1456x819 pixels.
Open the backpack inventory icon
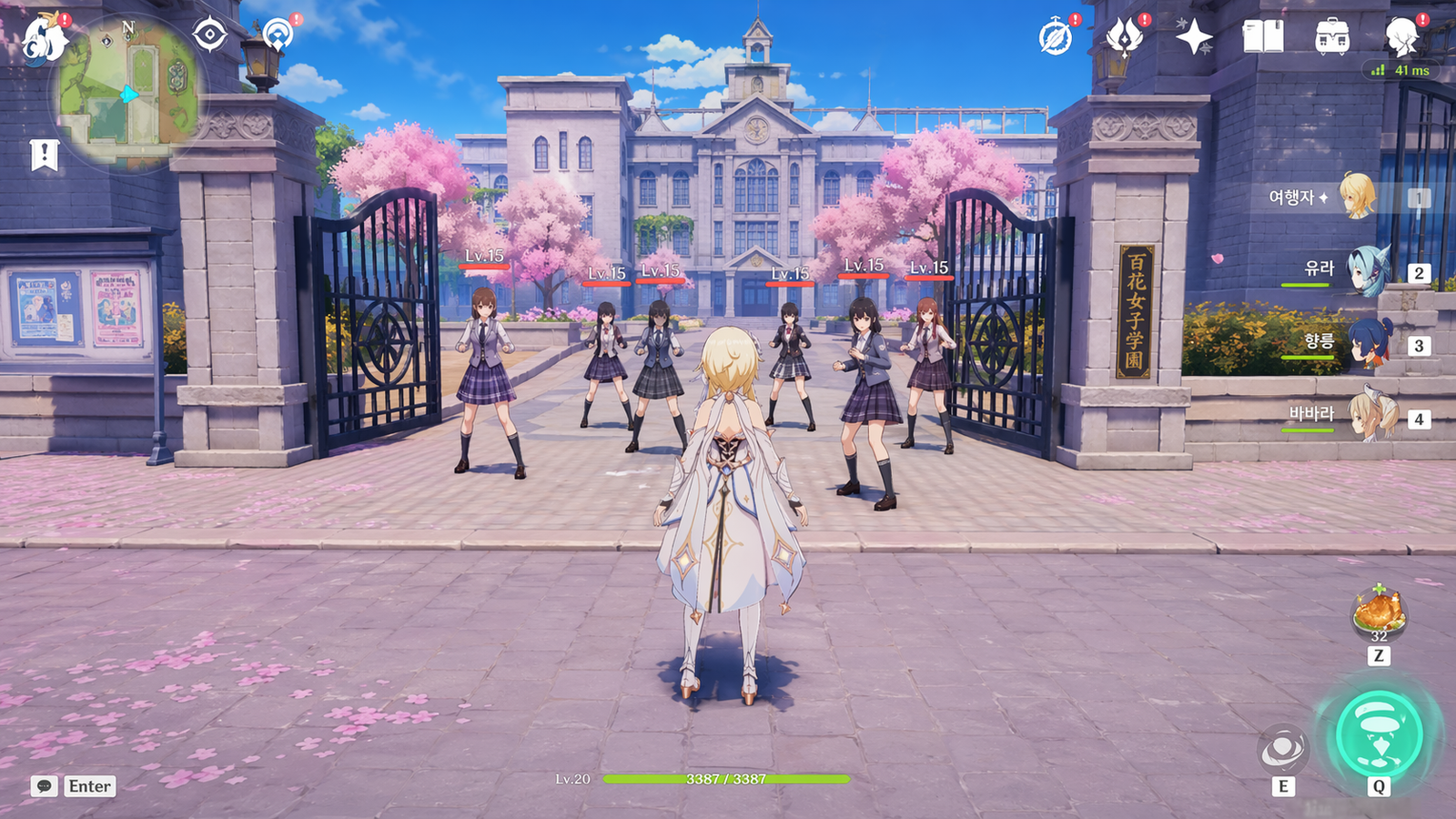[1332, 38]
